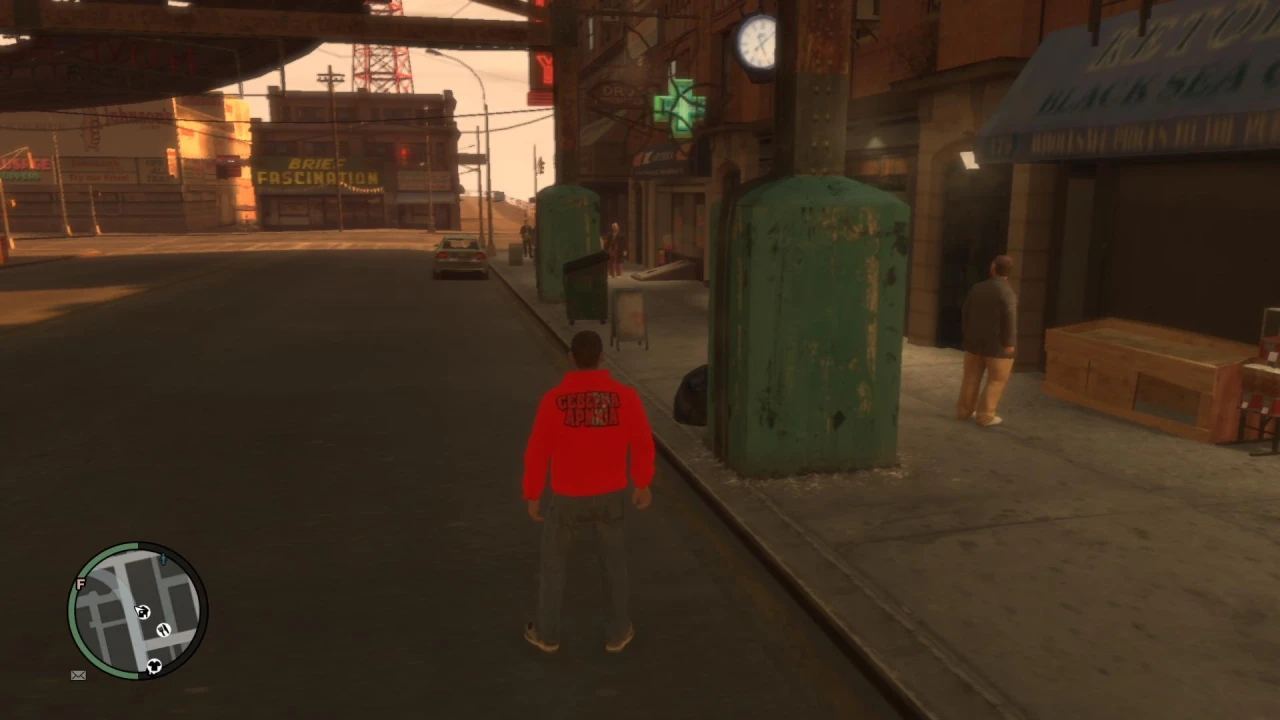This screenshot has height=720, width=1280.
Task: Select the Brief Fascination storefront sign
Action: 318,172
